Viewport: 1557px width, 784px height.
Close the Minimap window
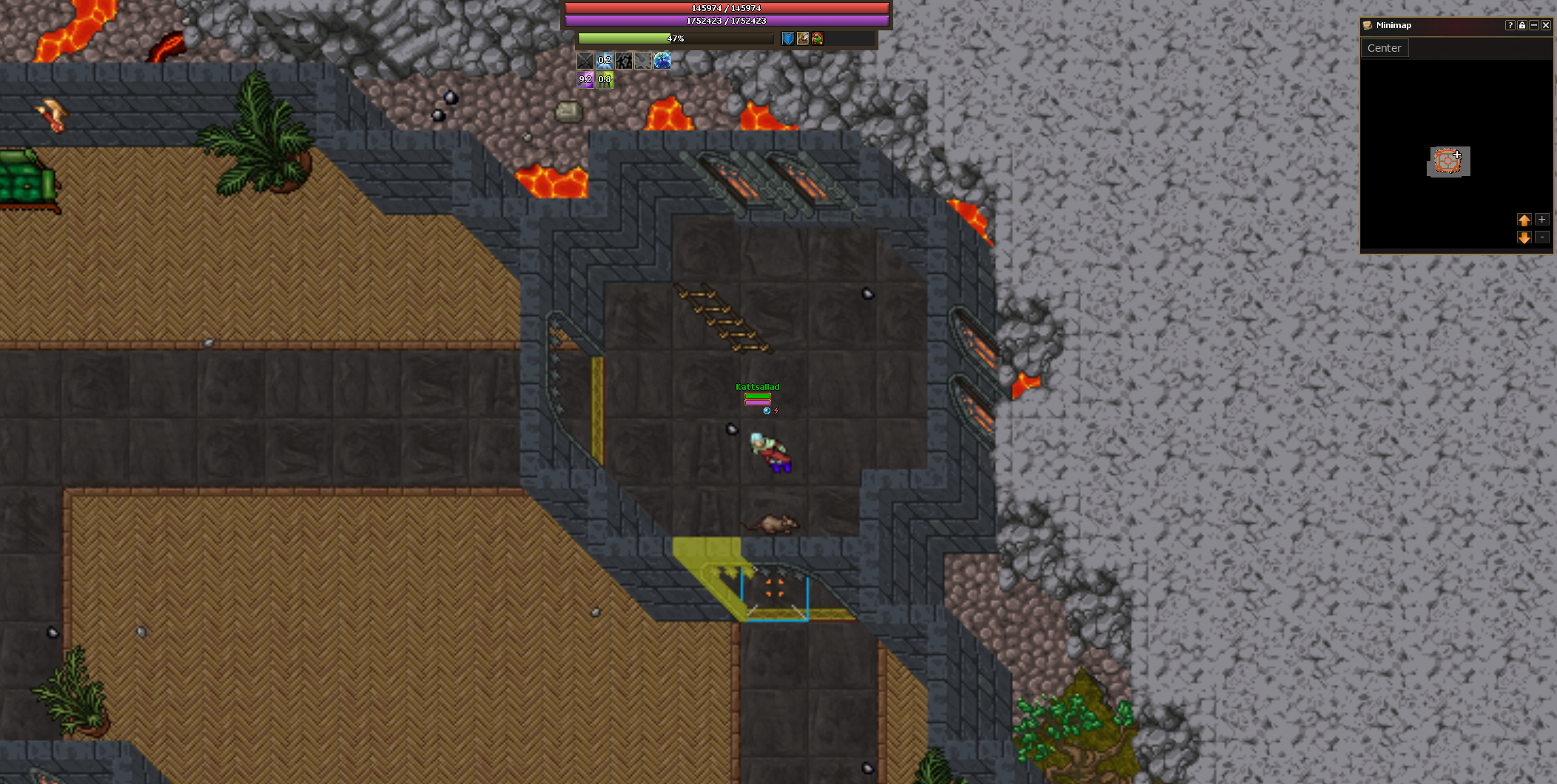coord(1546,25)
